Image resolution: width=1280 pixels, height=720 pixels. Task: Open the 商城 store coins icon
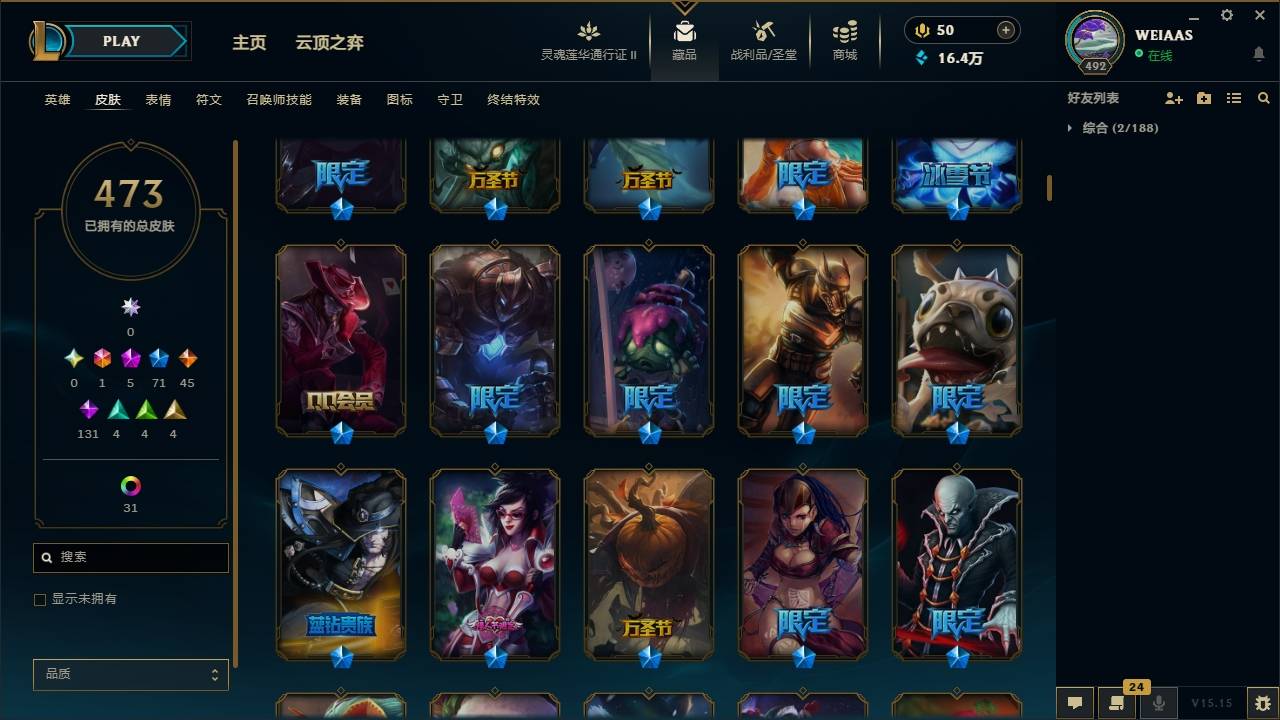(x=843, y=30)
